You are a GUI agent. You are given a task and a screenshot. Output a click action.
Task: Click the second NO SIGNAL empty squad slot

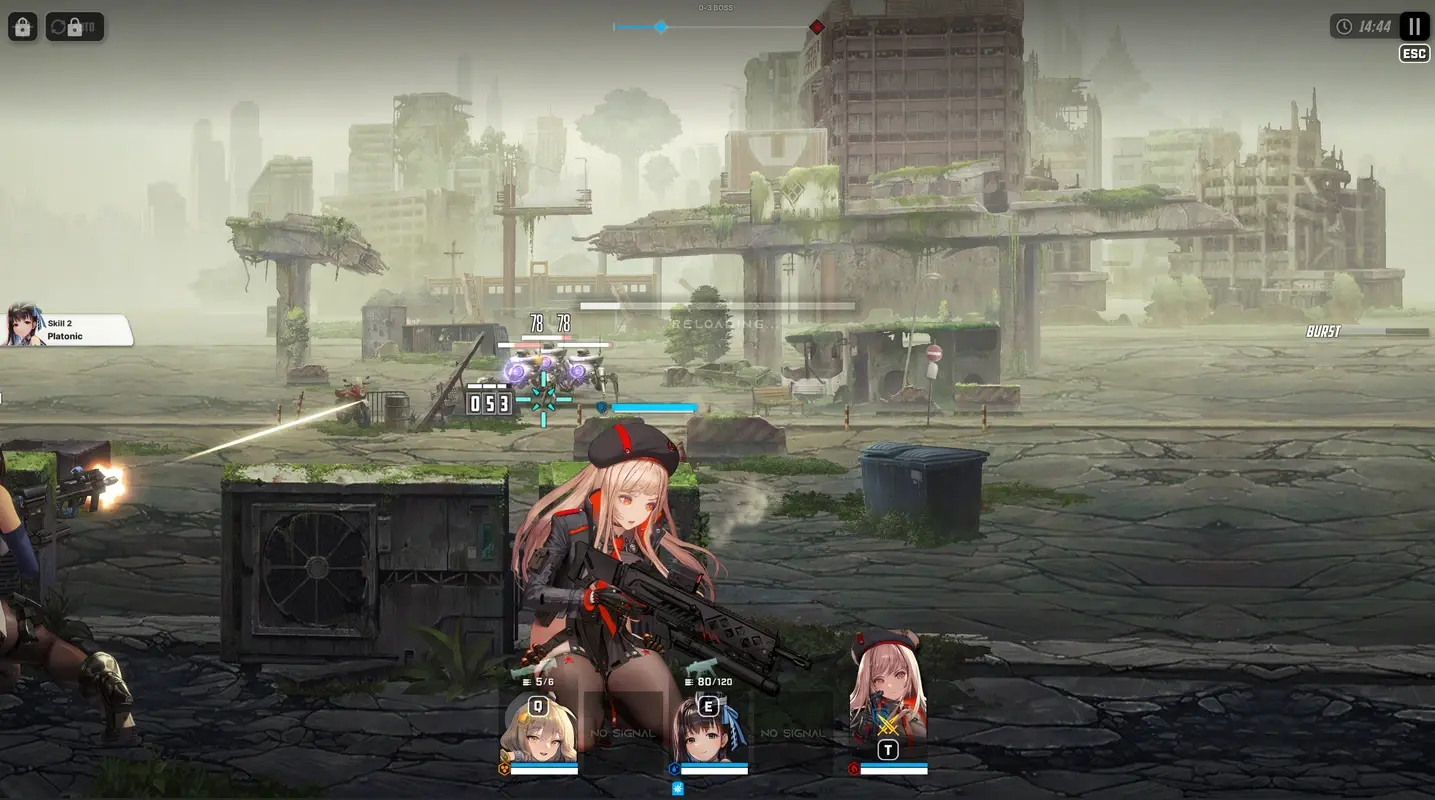pos(793,733)
